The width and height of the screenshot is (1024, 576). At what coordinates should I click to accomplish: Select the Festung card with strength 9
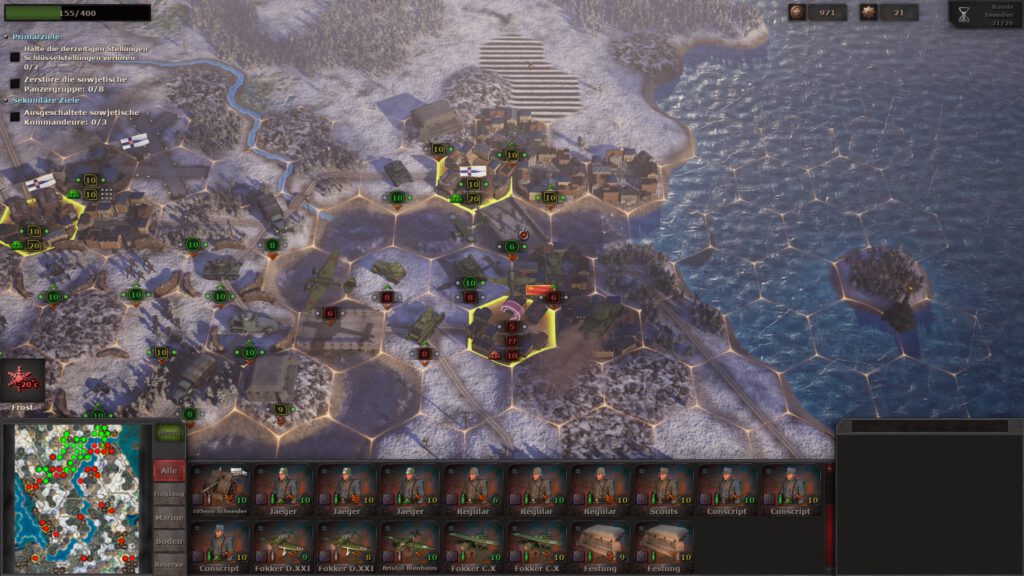pyautogui.click(x=601, y=546)
